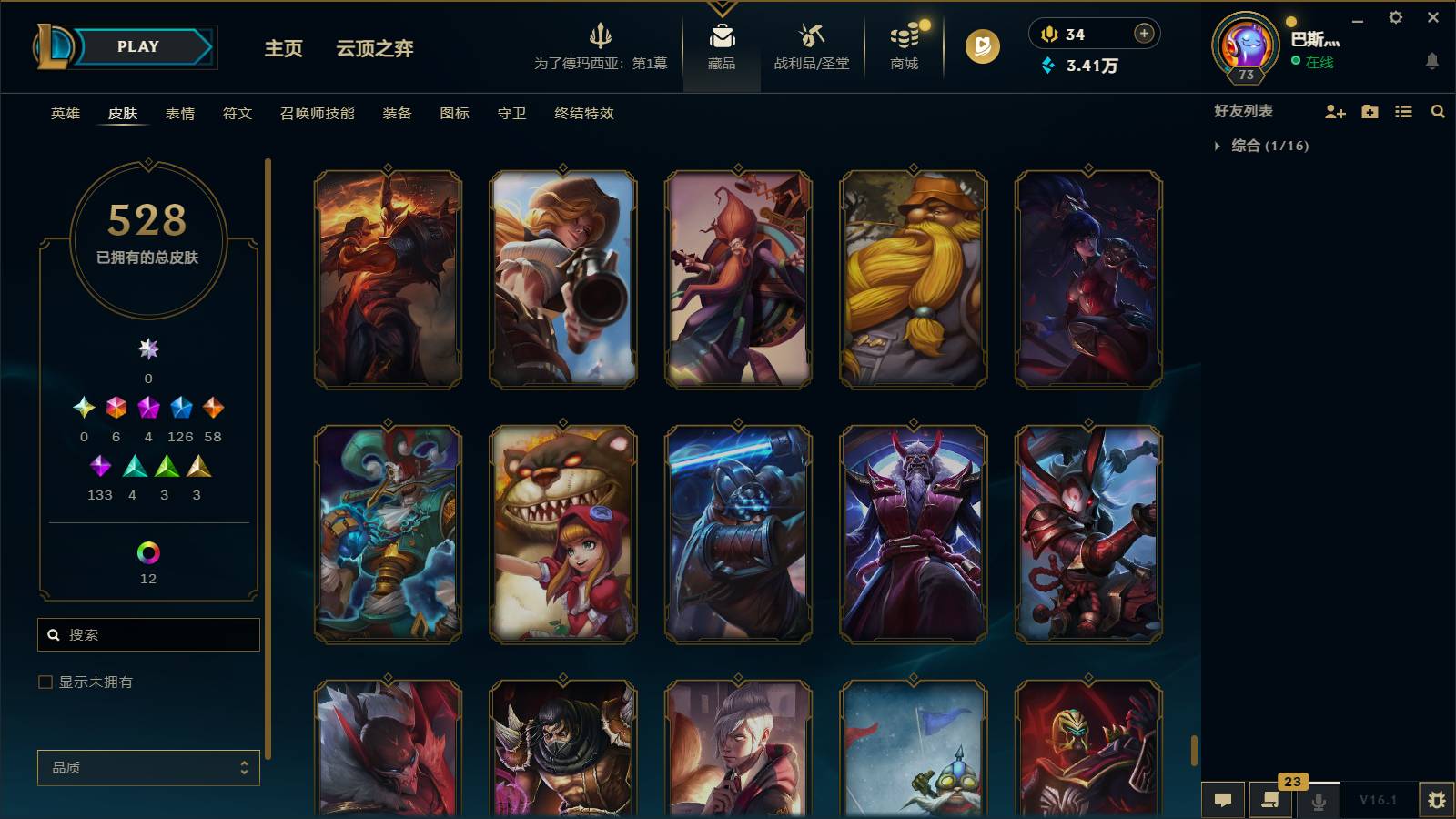Open the chat speech bubble icon
This screenshot has width=1456, height=819.
click(x=1223, y=800)
